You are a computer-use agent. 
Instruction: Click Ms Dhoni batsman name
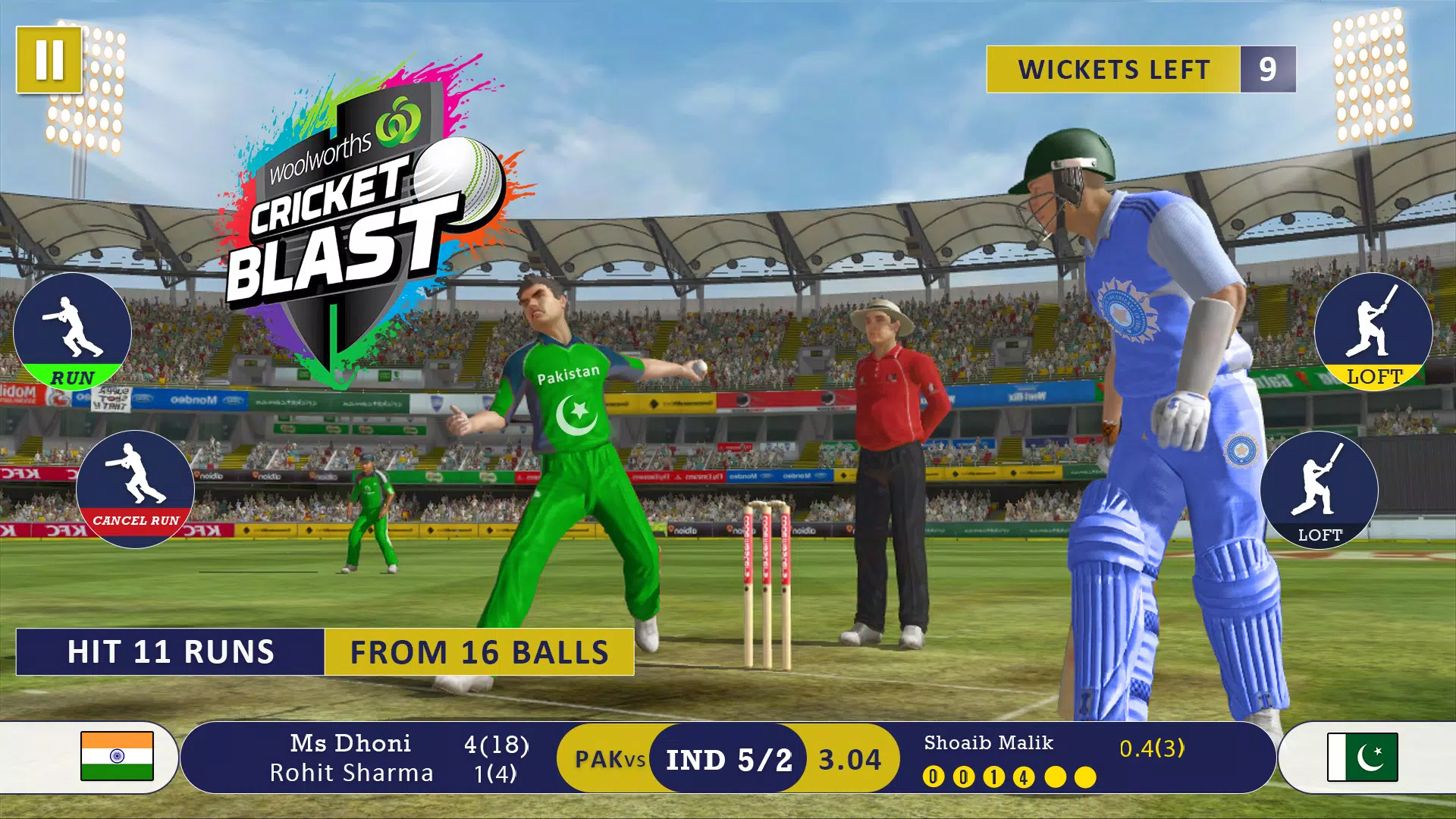click(x=350, y=743)
